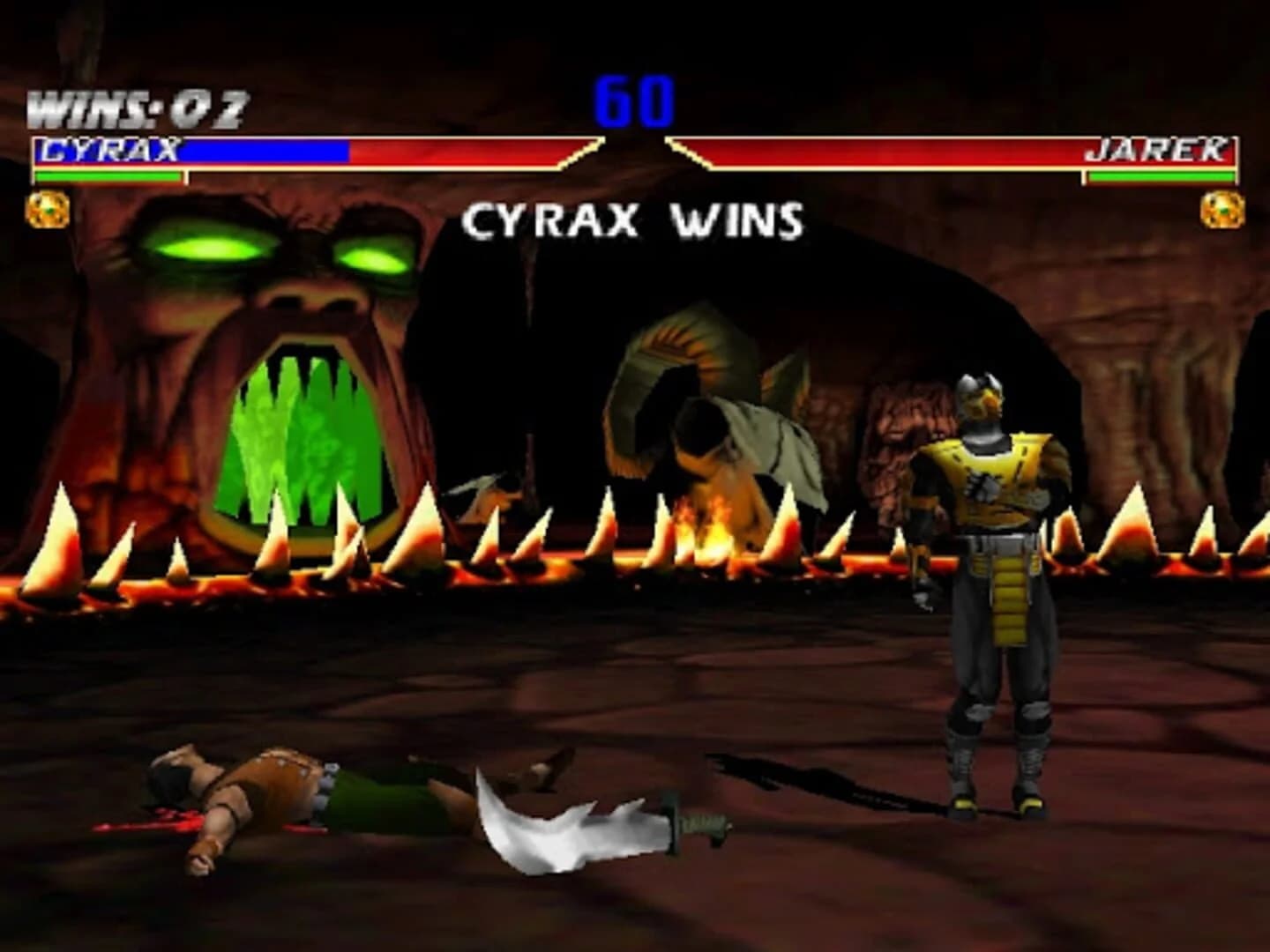Click the gold medallion icon under Jarek's bar
The height and width of the screenshot is (952, 1270).
[1224, 209]
